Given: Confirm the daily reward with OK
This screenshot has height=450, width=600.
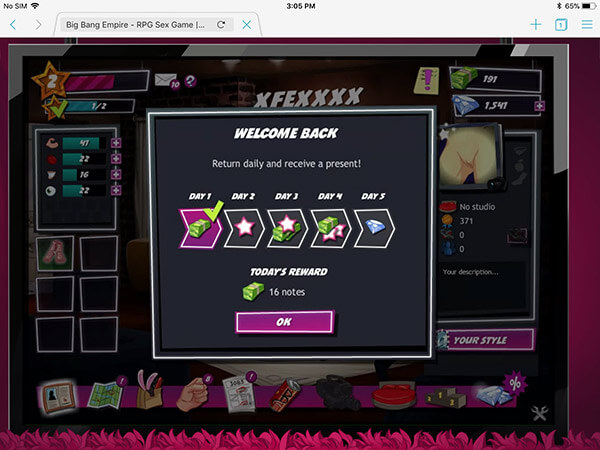Looking at the screenshot, I should click(284, 323).
